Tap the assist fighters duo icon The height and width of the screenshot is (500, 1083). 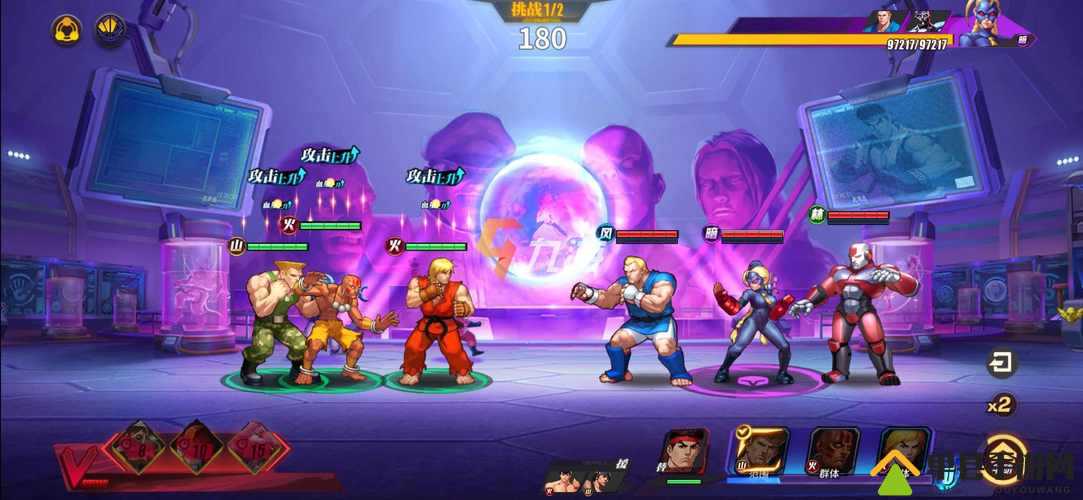pyautogui.click(x=580, y=478)
